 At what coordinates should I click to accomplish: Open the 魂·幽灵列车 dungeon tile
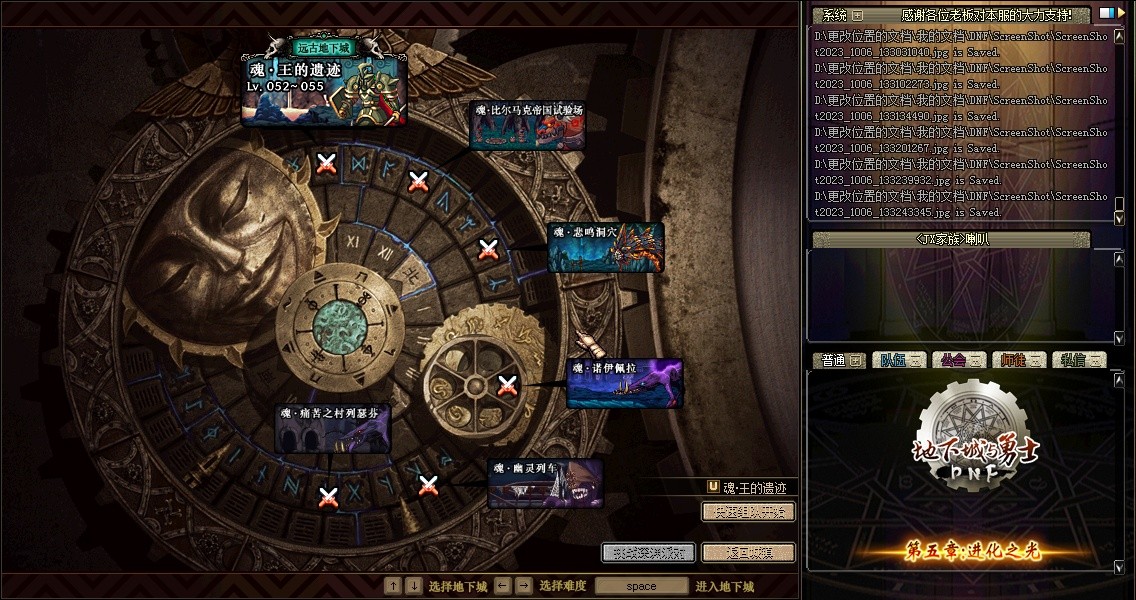pos(545,484)
